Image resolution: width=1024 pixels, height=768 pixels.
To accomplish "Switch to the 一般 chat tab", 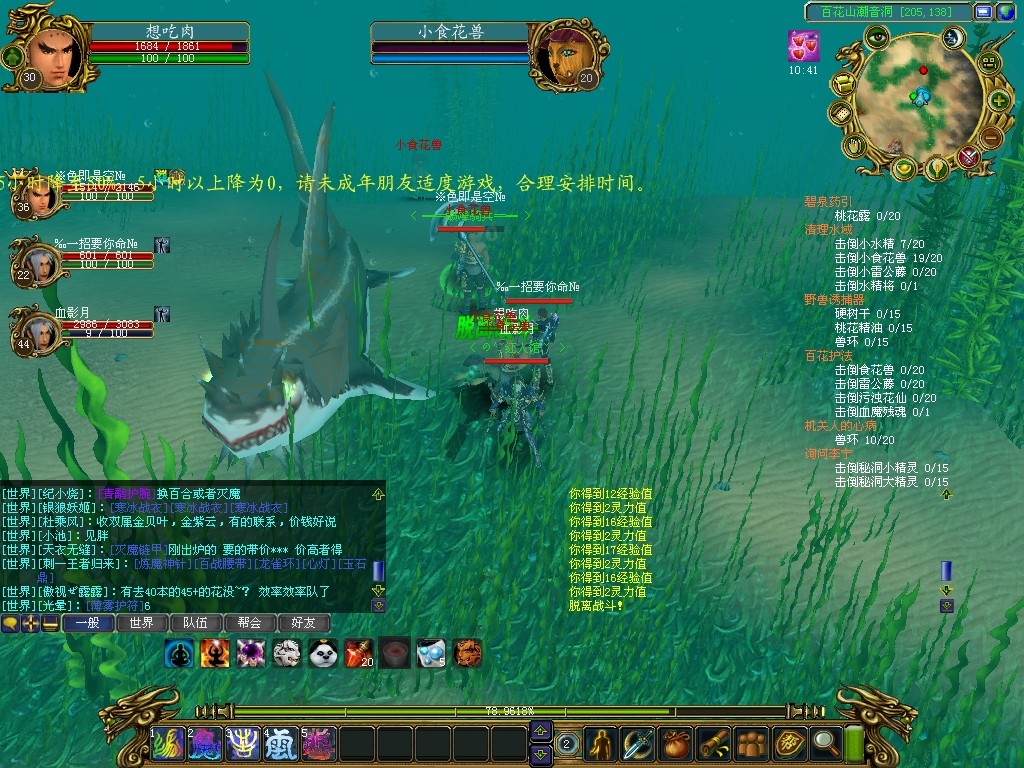I will point(87,623).
